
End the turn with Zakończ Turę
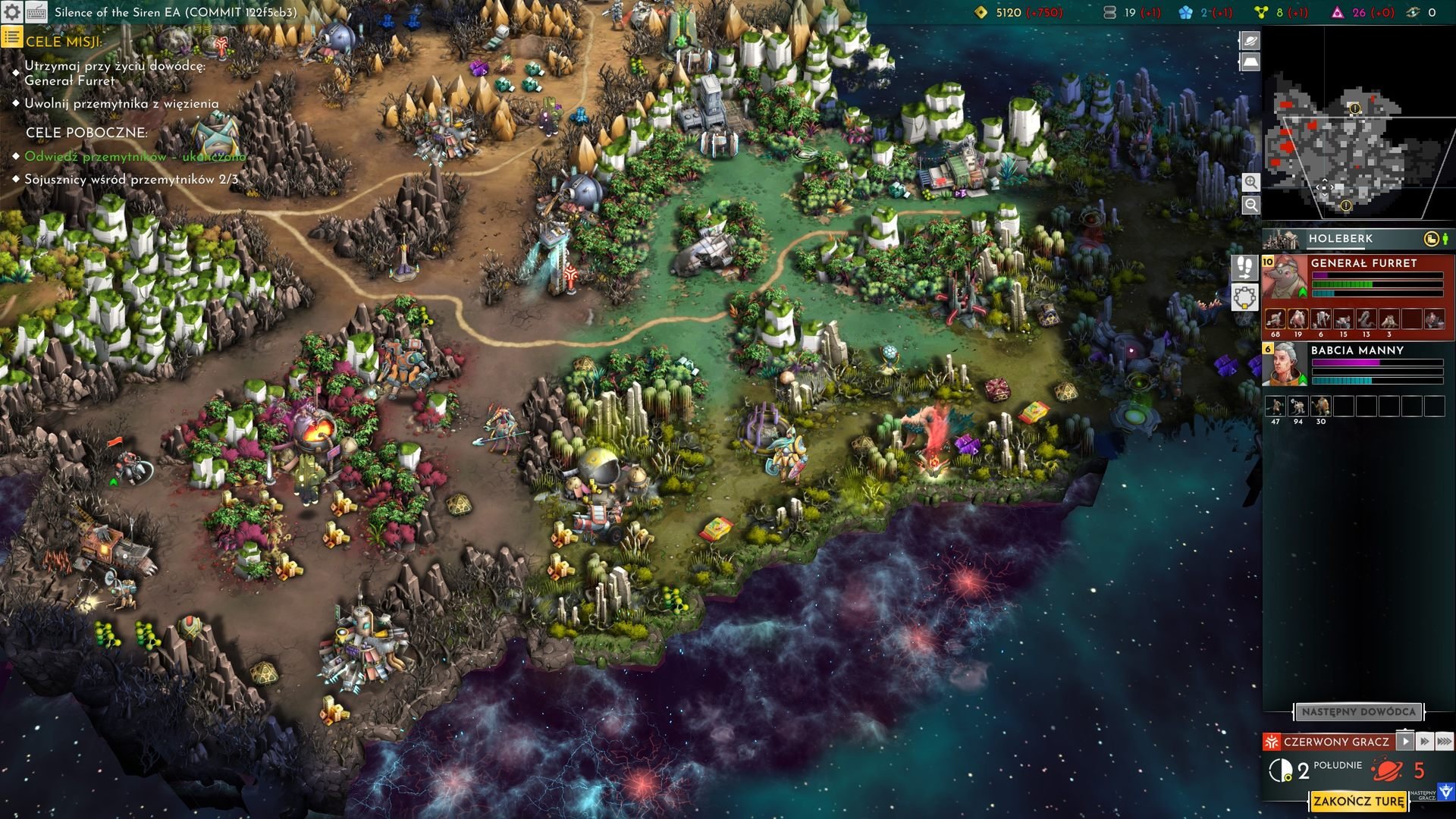click(x=1358, y=802)
